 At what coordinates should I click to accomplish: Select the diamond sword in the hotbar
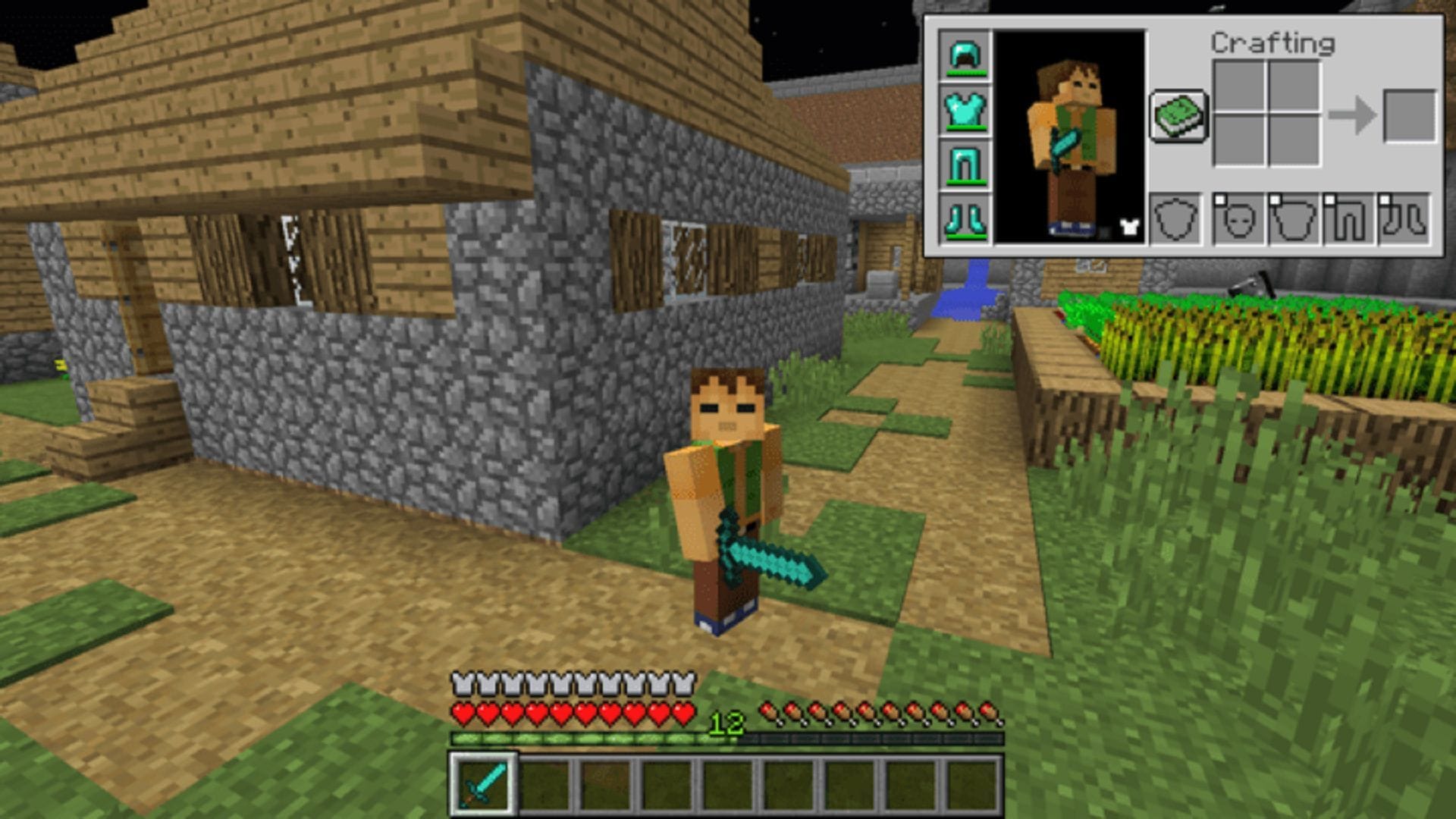click(x=482, y=785)
